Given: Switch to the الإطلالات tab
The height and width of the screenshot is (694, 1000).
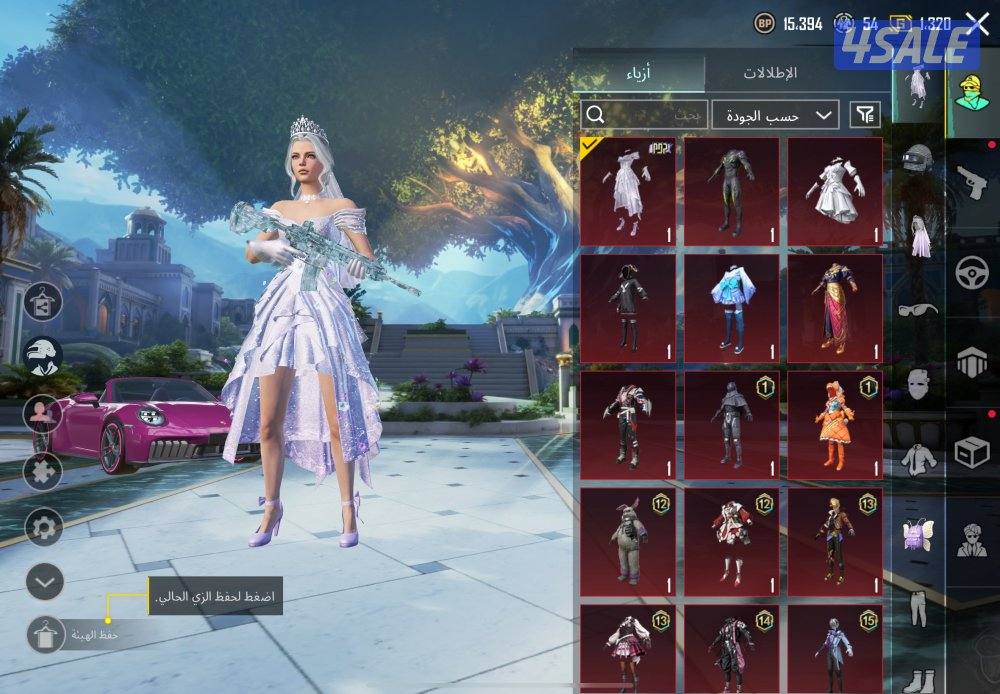Looking at the screenshot, I should tap(770, 73).
